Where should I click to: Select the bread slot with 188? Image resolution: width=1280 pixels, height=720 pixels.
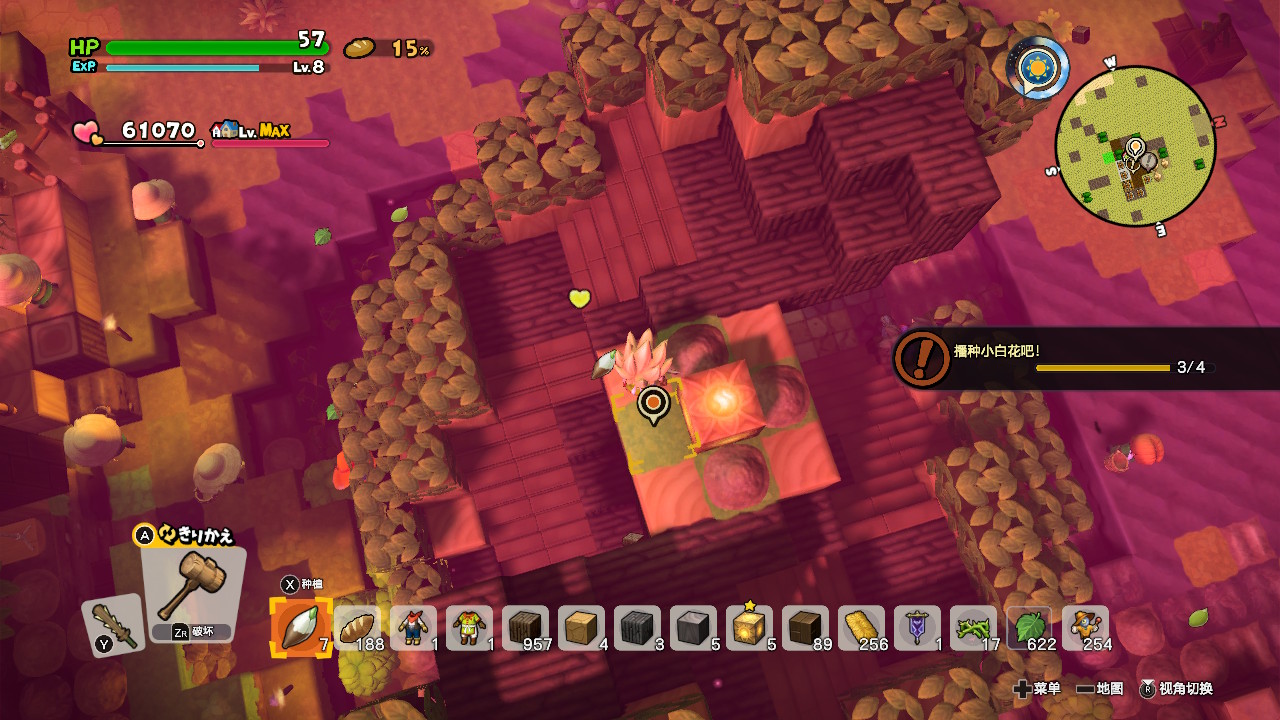pyautogui.click(x=357, y=628)
